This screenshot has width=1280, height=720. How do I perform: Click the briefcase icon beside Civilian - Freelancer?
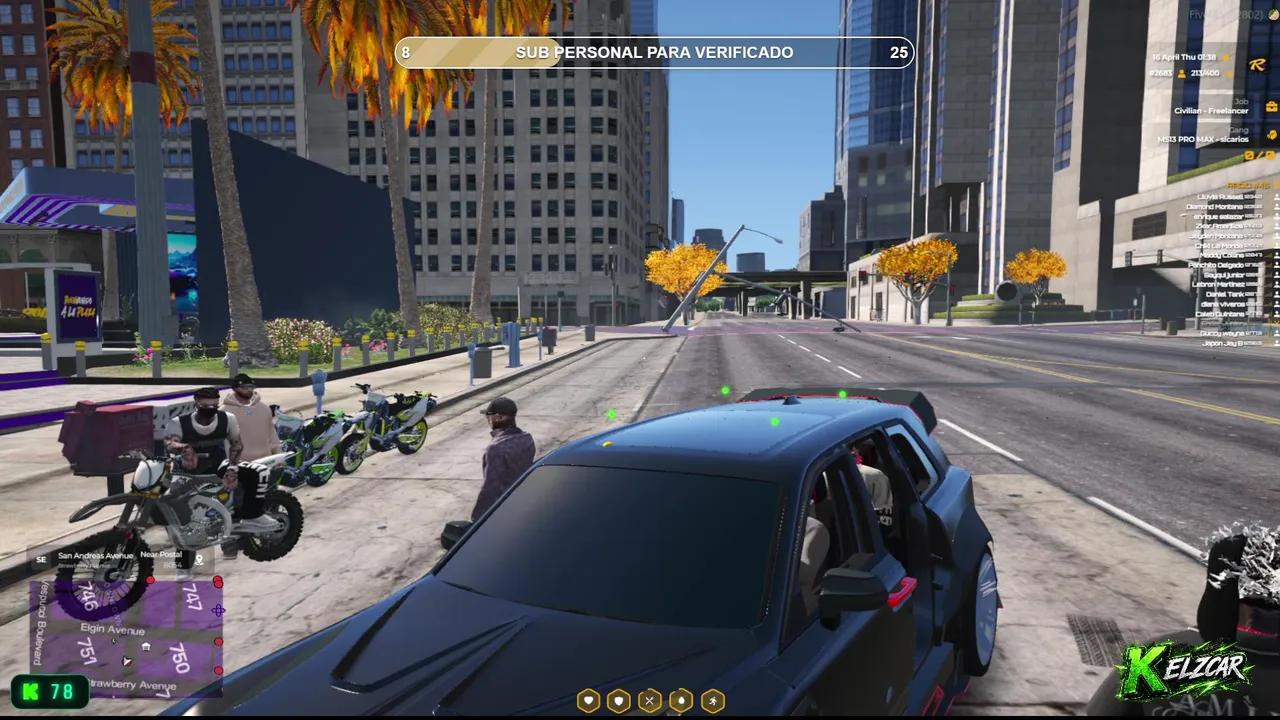coord(1271,106)
